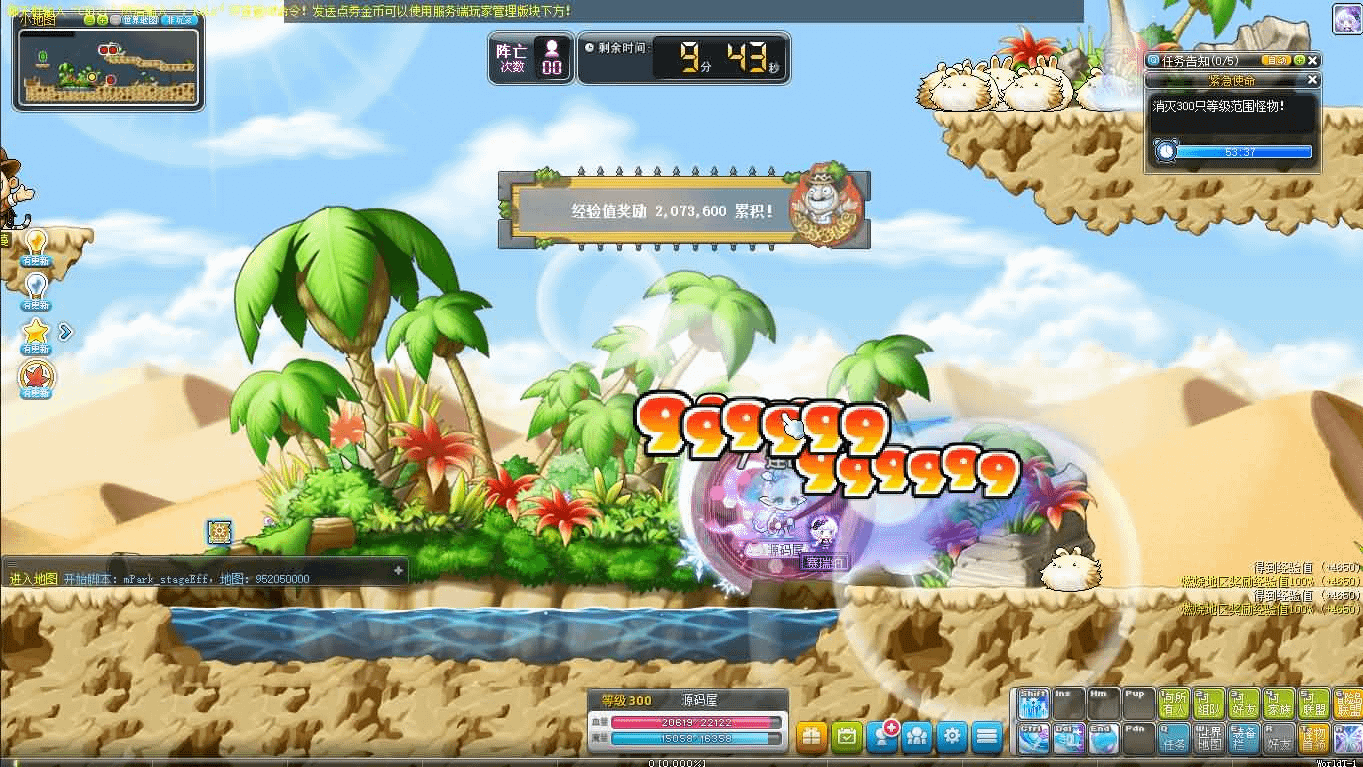The width and height of the screenshot is (1363, 767).
Task: Open the gear settings menu
Action: pyautogui.click(x=952, y=737)
